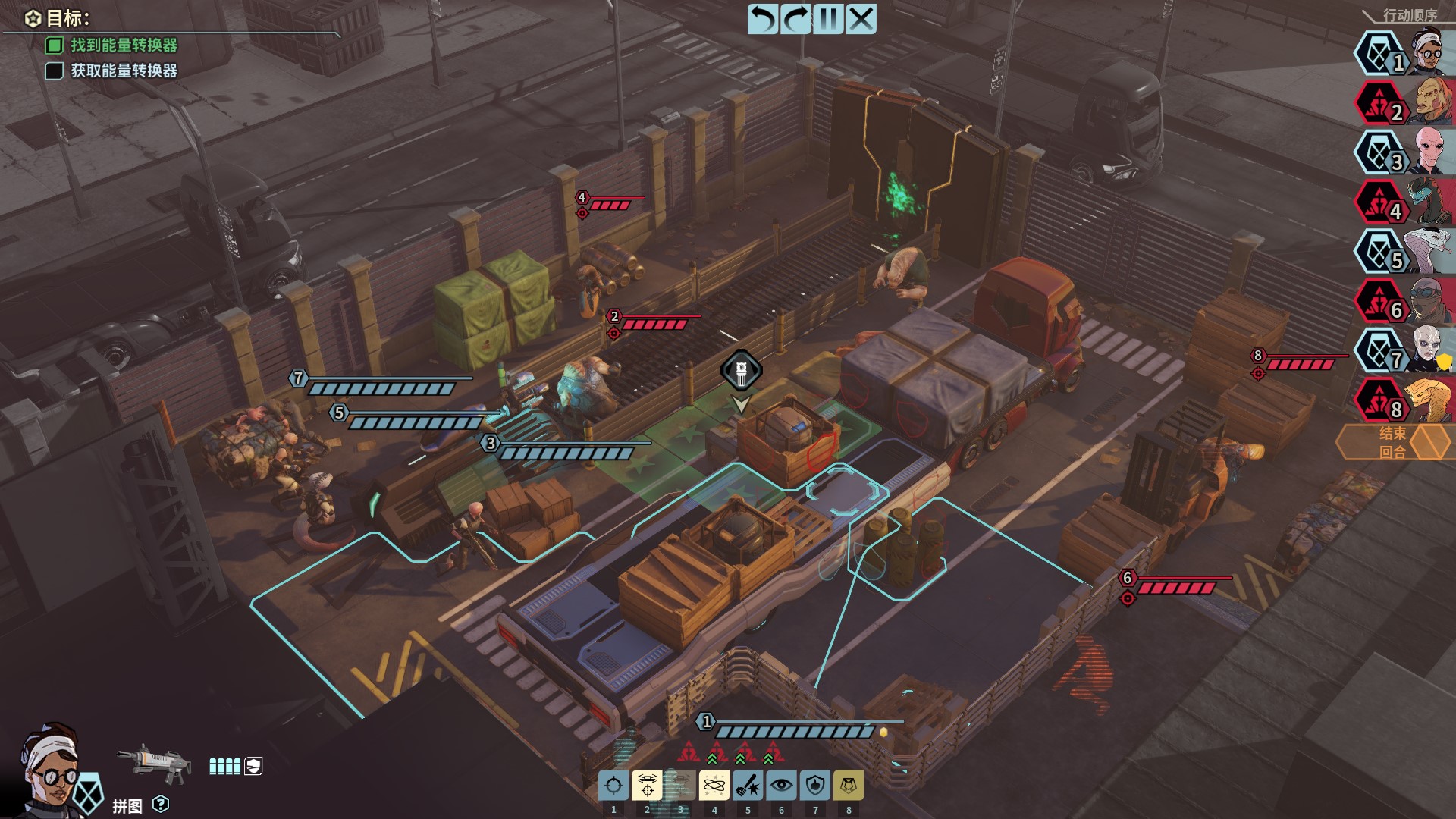Screen dimensions: 1456x819
Task: Select the yellow alien portrait numbered eight
Action: (x=1429, y=400)
